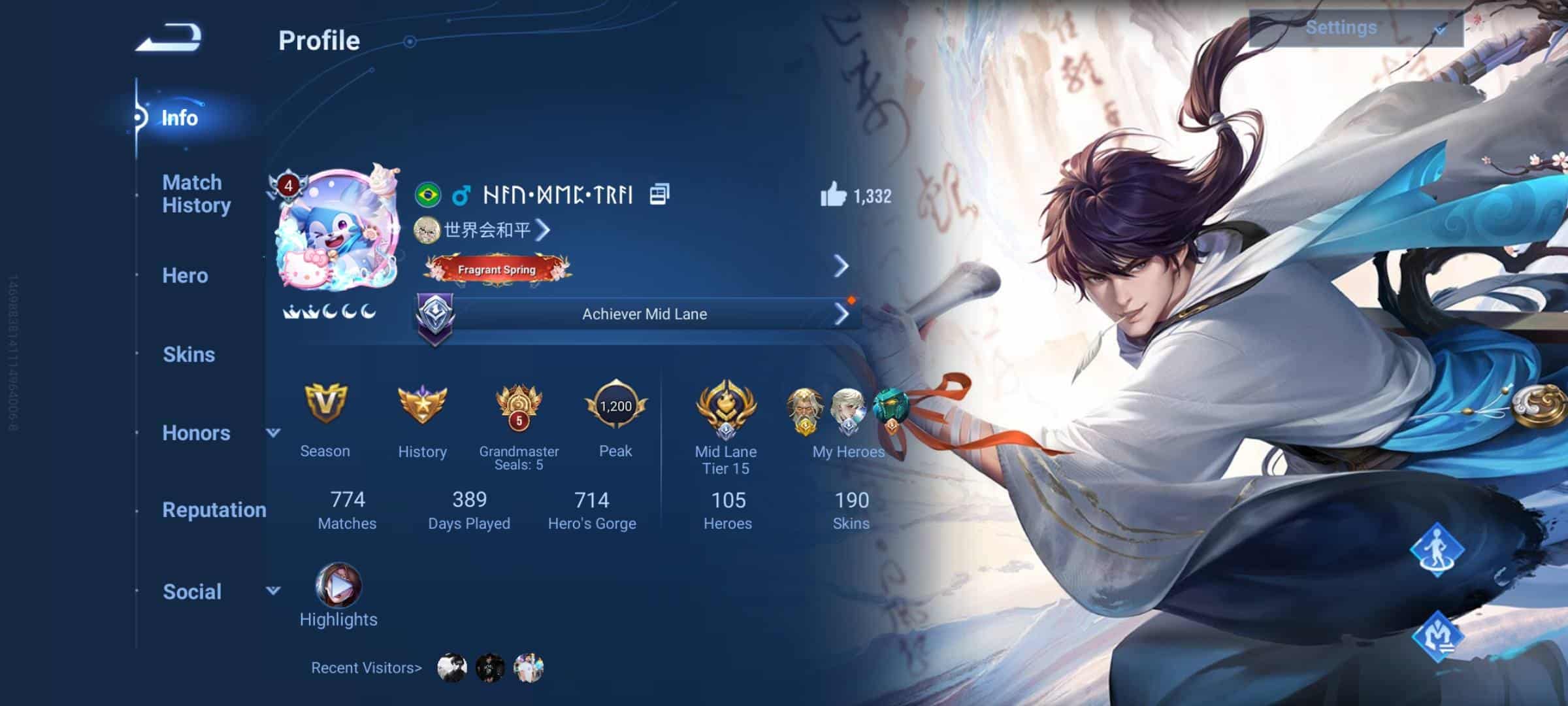Open the Achiever Mid Lane badge row
The image size is (1568, 706).
644,314
